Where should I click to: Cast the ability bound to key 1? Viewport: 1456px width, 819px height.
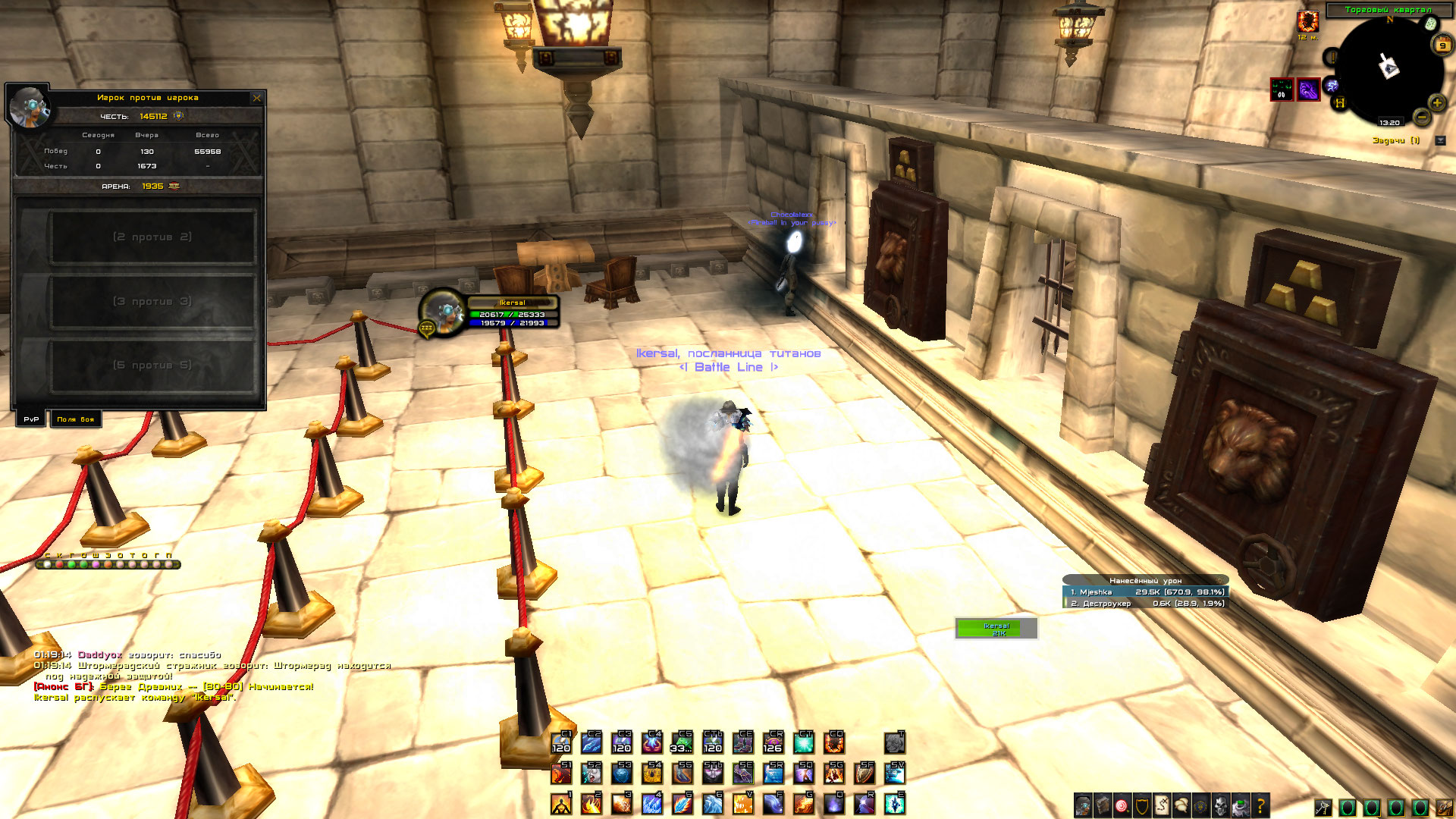[561, 803]
